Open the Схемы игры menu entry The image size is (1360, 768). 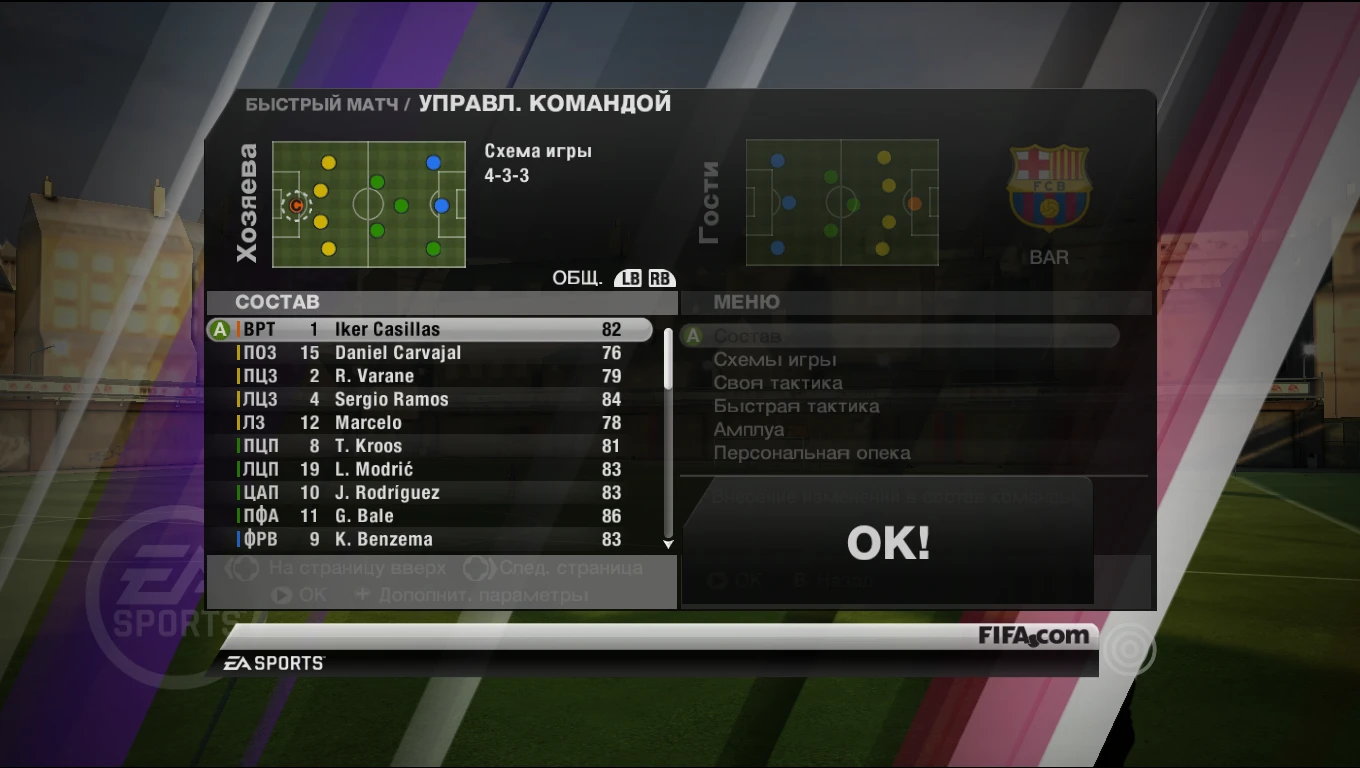[x=777, y=359]
